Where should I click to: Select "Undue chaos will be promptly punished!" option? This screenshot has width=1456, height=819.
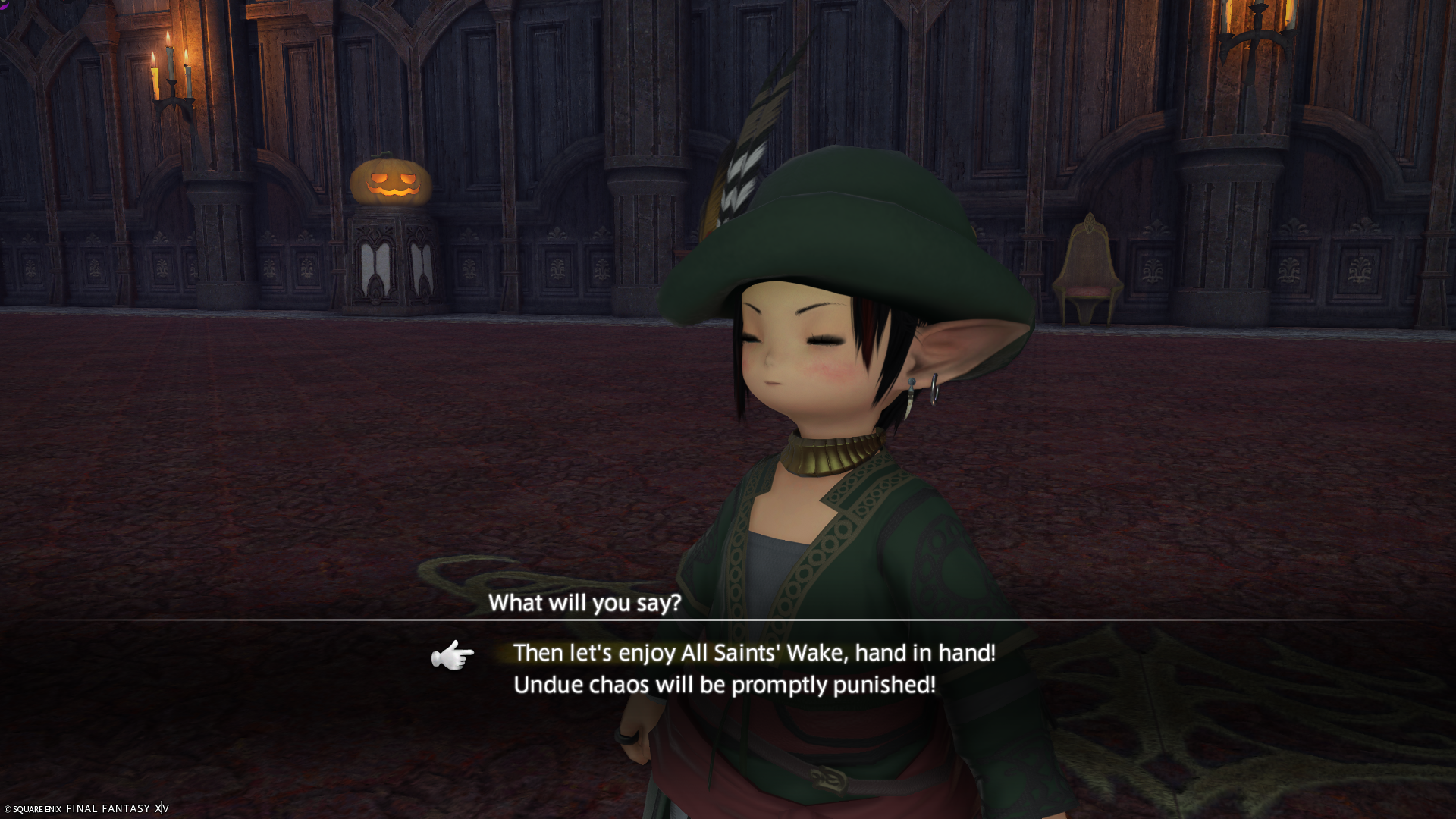click(x=724, y=685)
